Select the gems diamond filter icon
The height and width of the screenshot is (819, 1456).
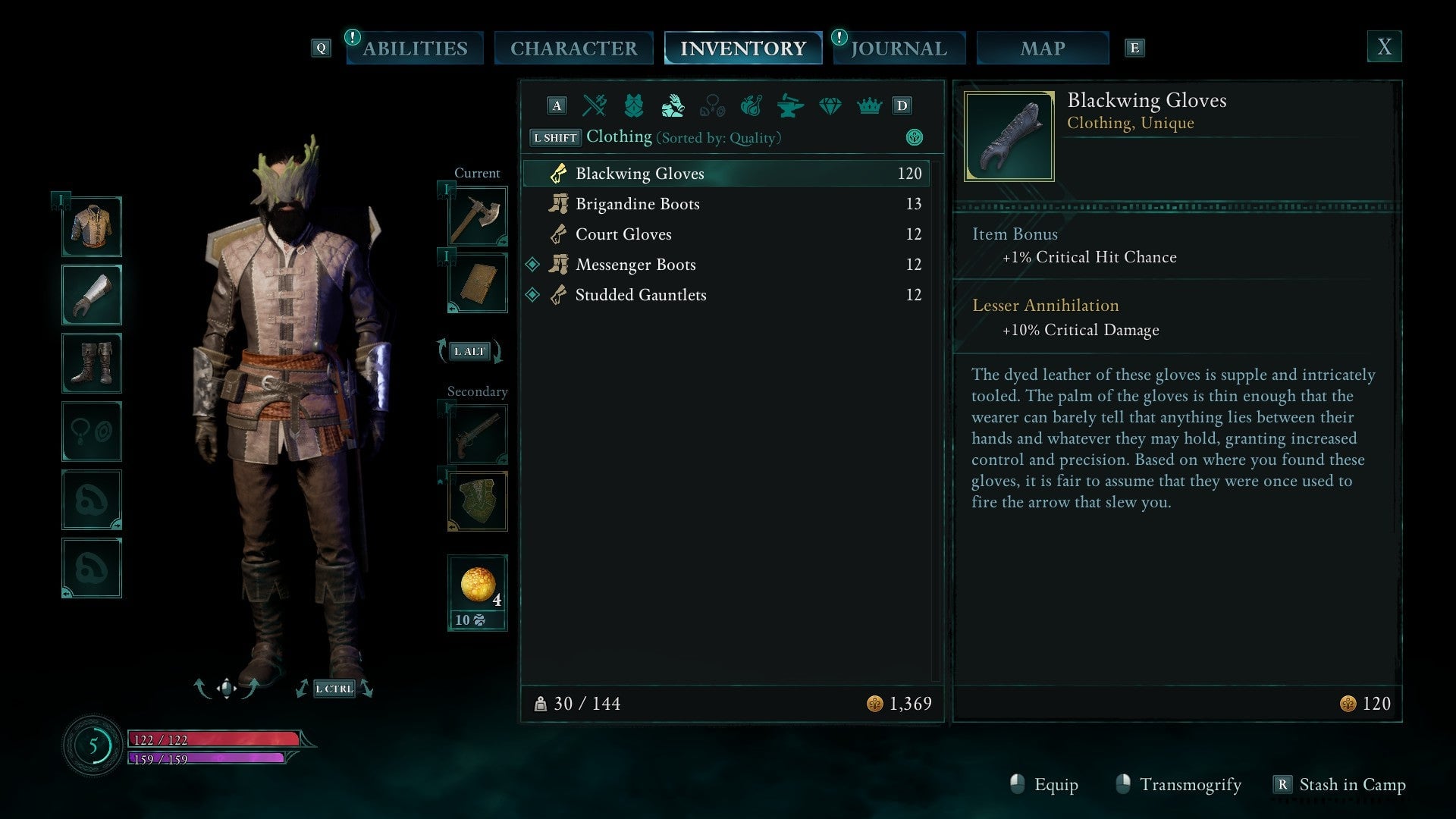click(x=830, y=106)
